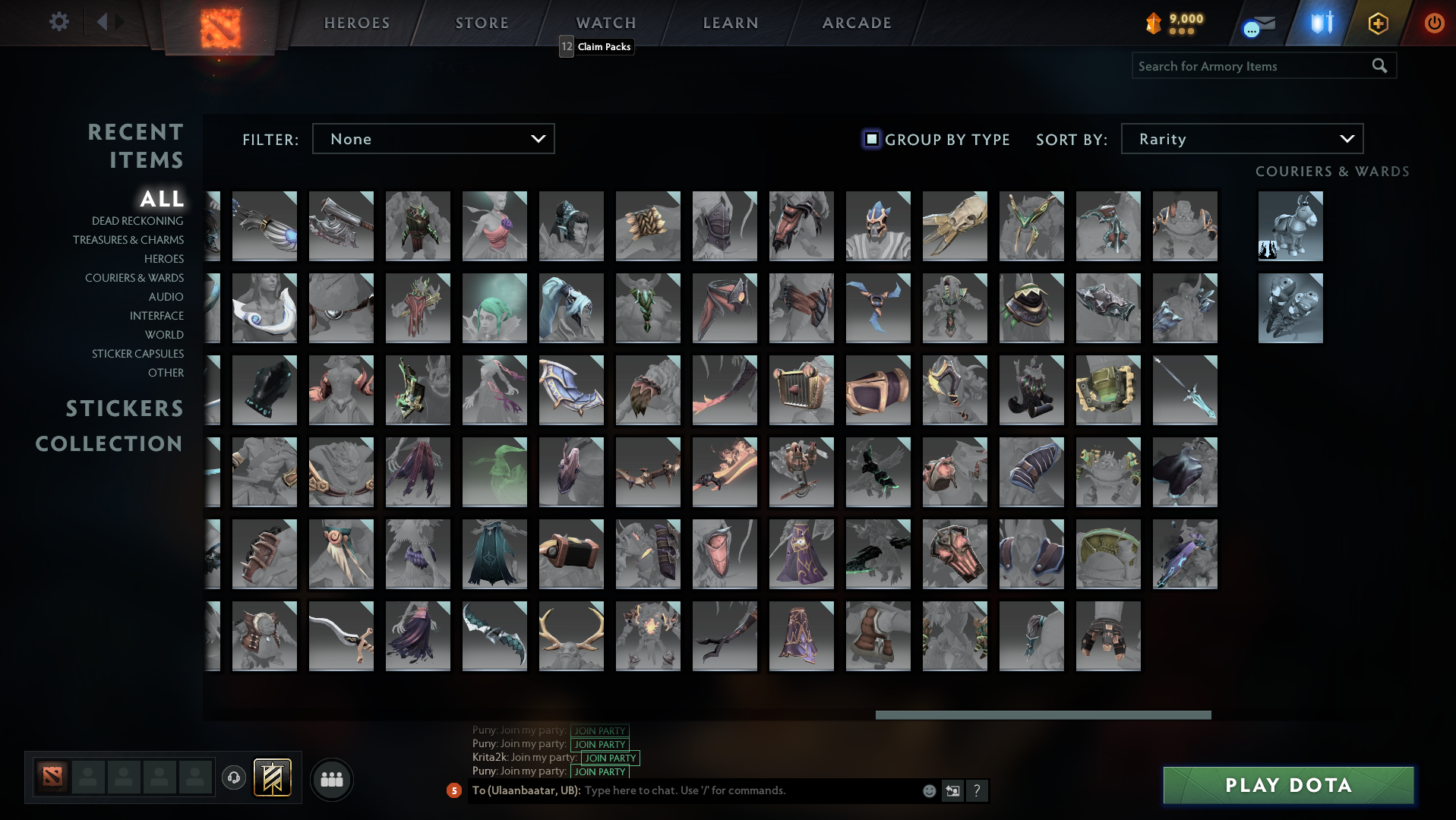This screenshot has width=1456, height=820.
Task: Switch to the ARCADE tab
Action: (856, 23)
